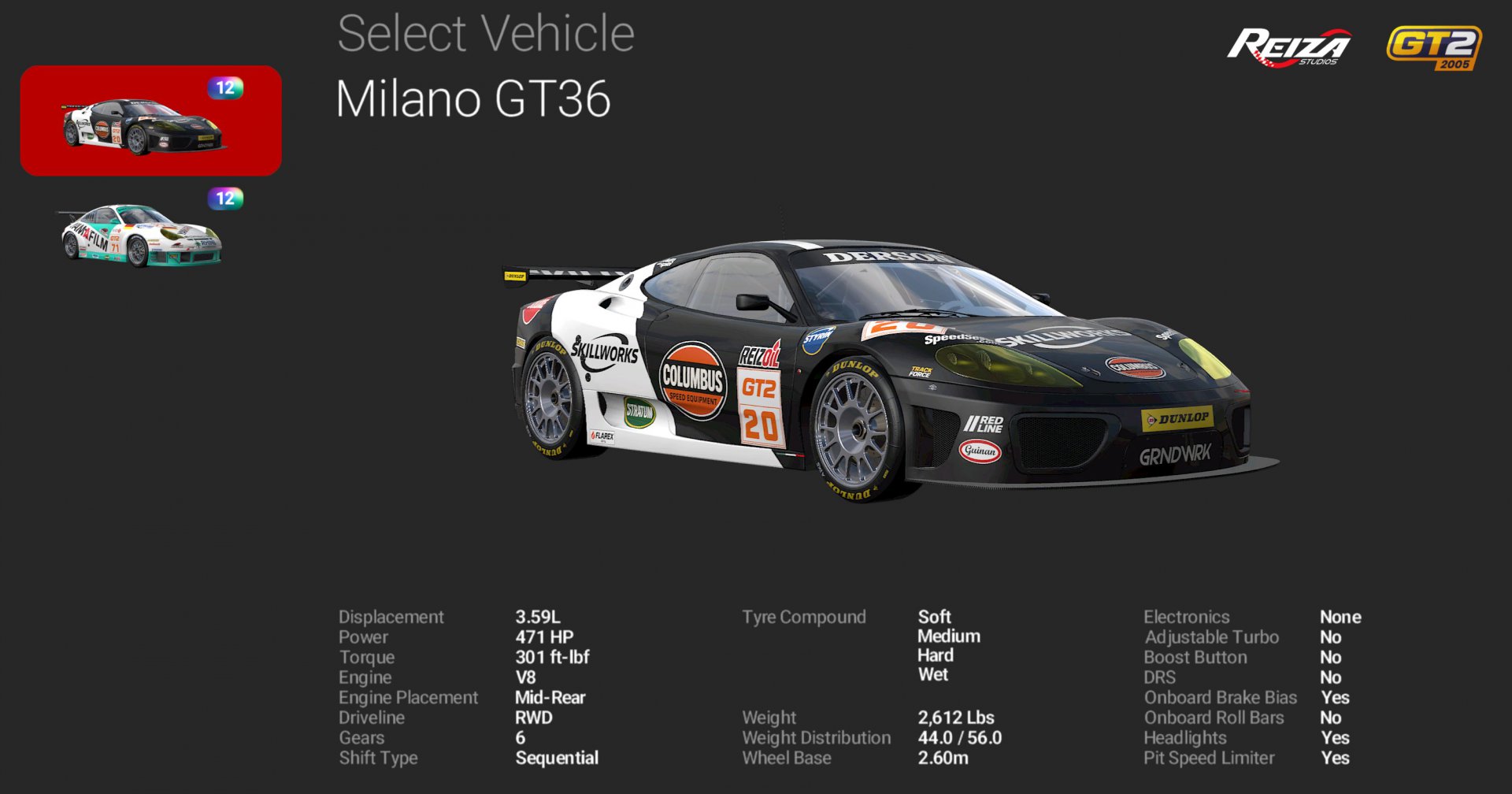1512x794 pixels.
Task: Select the Hard tyre compound
Action: [x=935, y=655]
